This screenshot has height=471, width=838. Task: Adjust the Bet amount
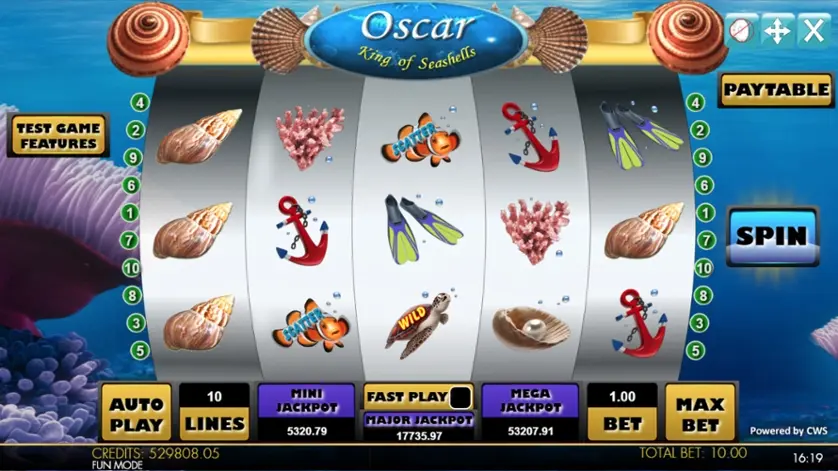point(621,412)
